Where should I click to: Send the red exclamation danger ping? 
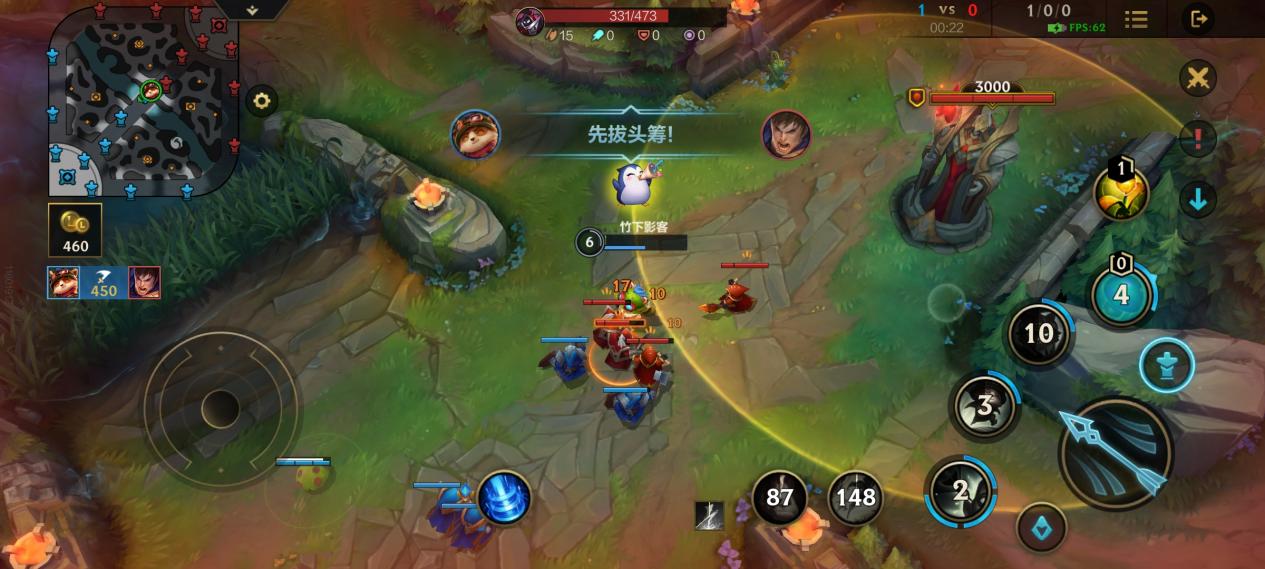pos(1197,138)
